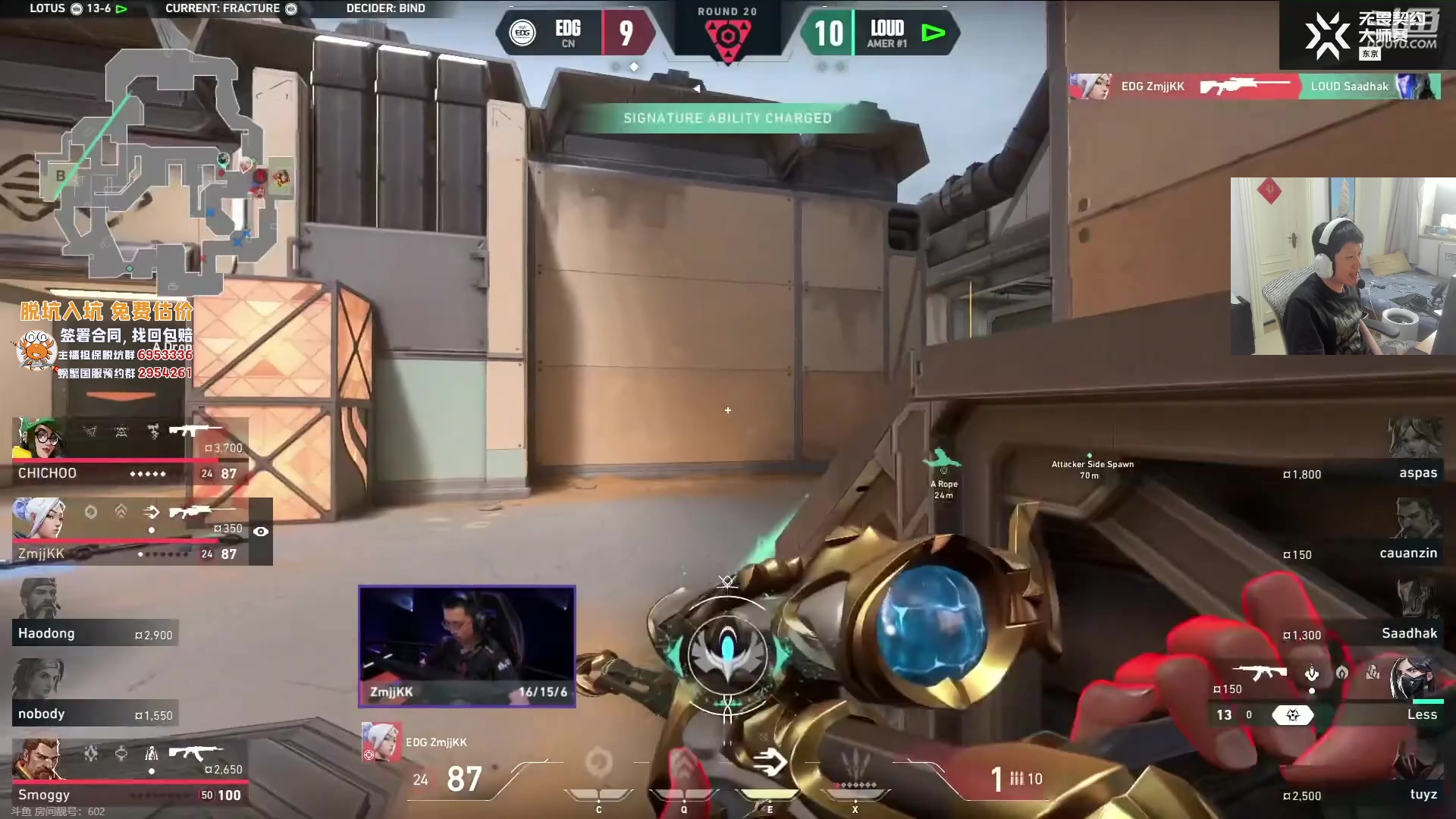Select the player row for Less
Screen dimensions: 1456x819
pyautogui.click(x=1335, y=694)
